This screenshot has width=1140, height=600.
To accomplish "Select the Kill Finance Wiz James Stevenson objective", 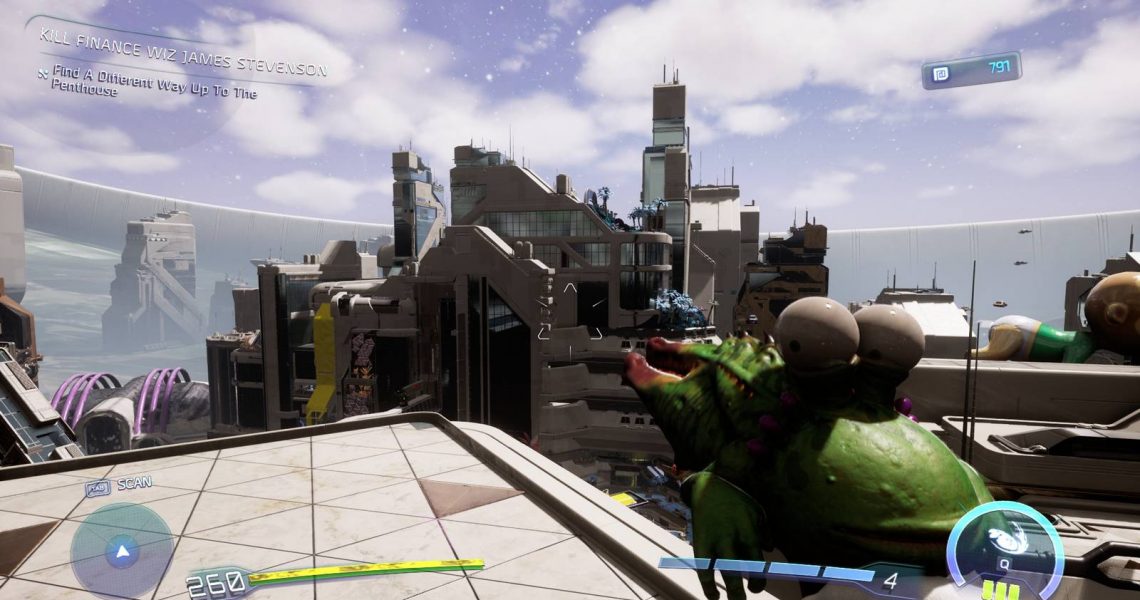I will [x=182, y=52].
